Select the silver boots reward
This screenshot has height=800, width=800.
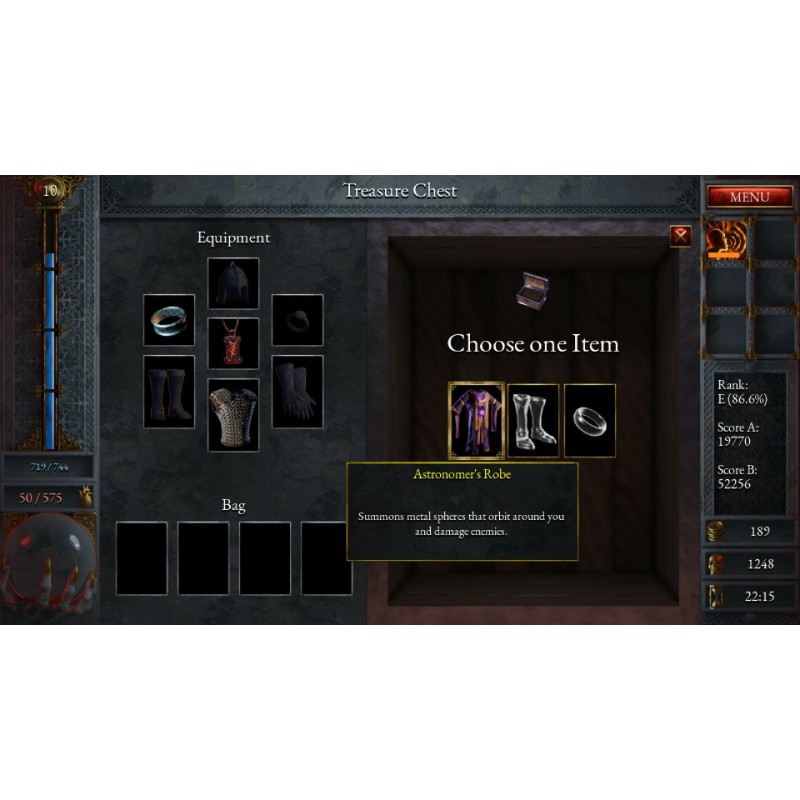point(533,420)
